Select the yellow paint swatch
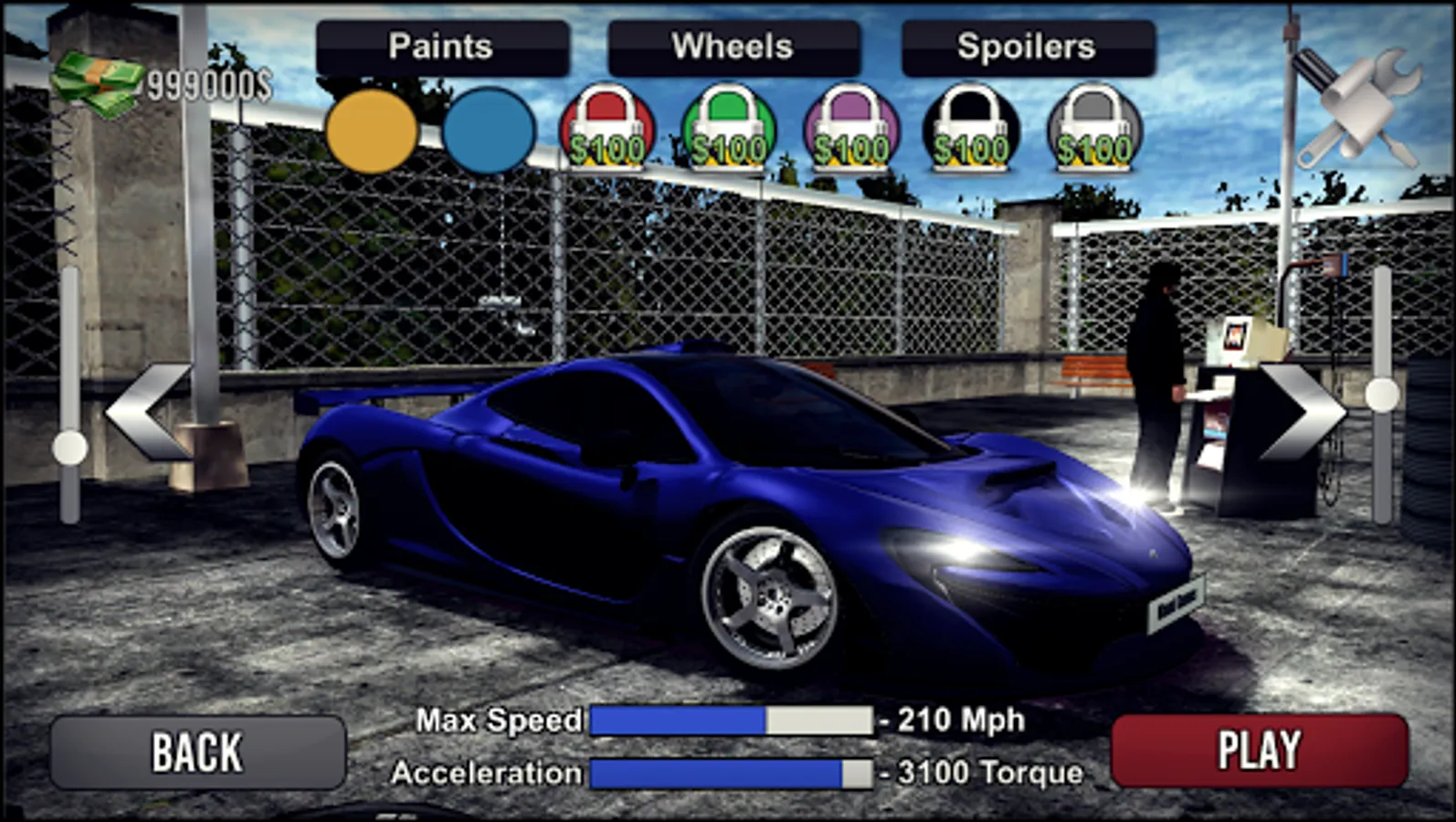Image resolution: width=1456 pixels, height=822 pixels. click(373, 132)
